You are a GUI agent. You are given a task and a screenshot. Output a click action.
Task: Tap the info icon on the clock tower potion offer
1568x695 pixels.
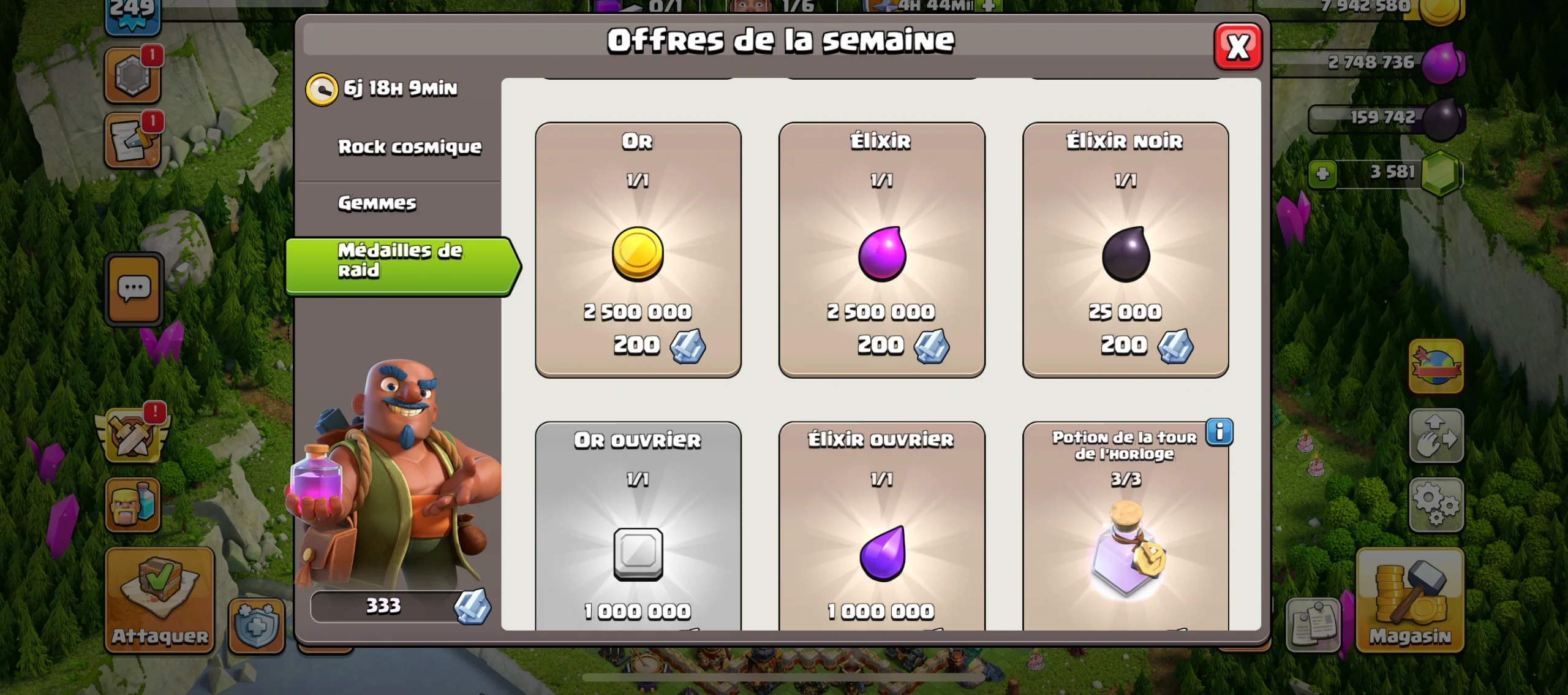[1219, 432]
